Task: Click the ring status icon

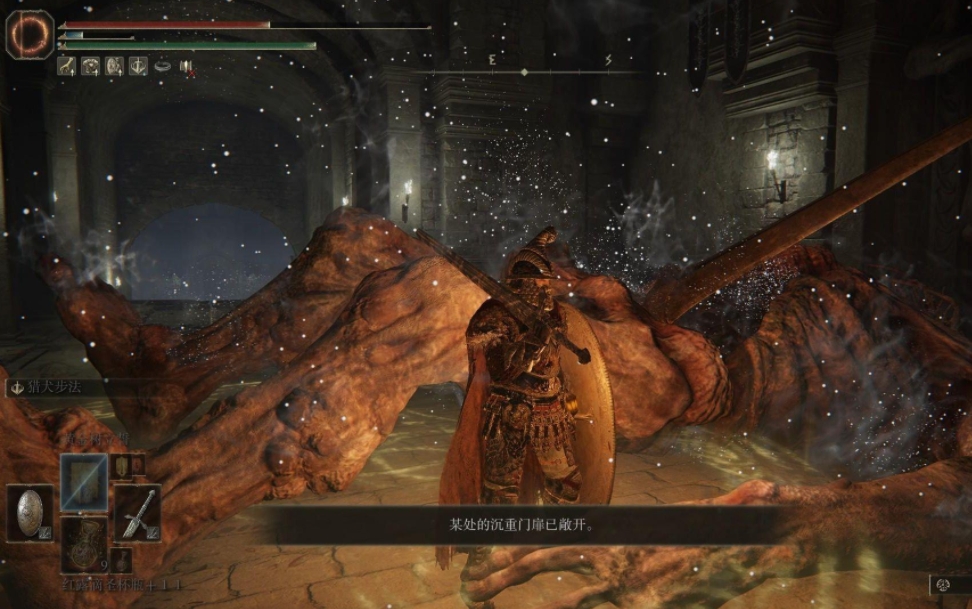Action: tap(161, 66)
